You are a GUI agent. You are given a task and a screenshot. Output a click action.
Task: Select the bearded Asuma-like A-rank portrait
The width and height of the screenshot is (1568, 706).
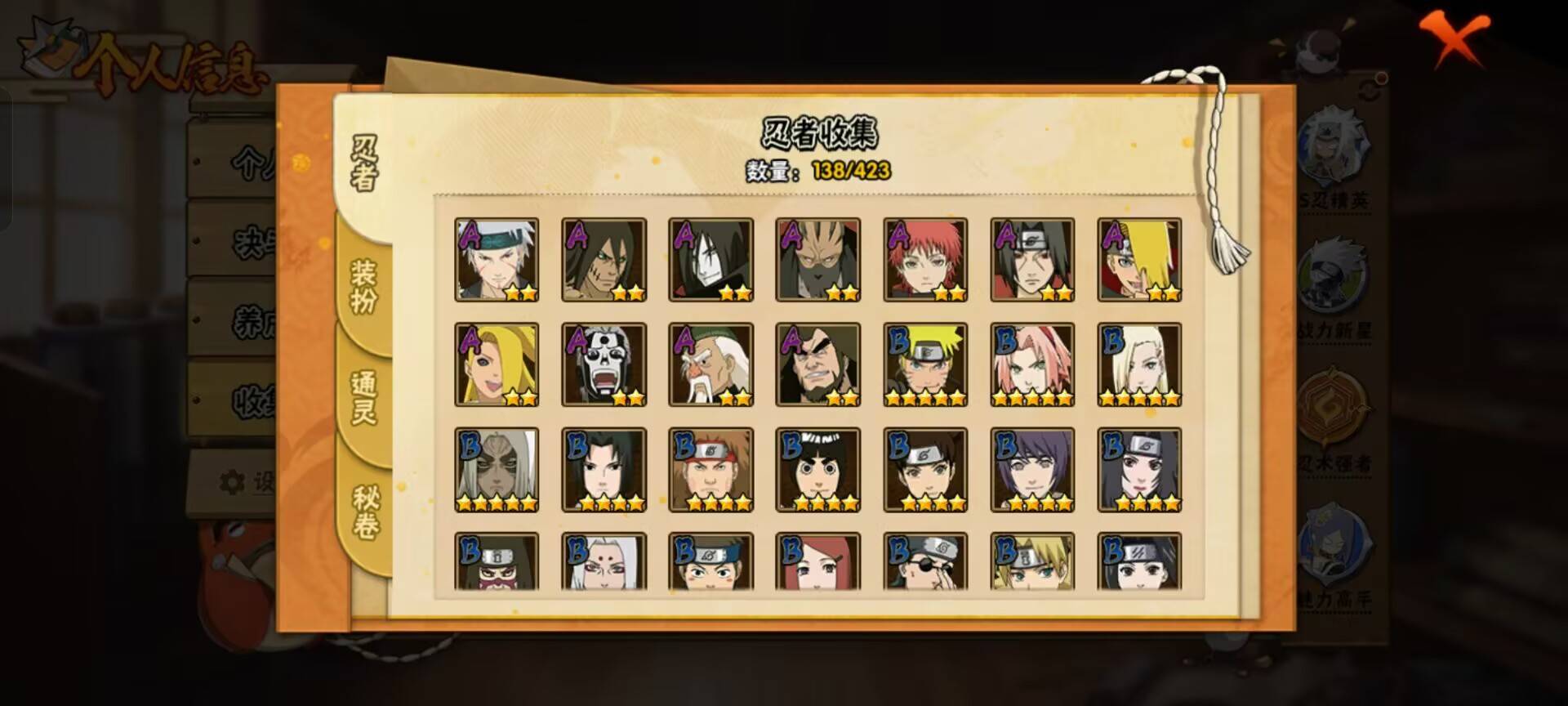(817, 364)
